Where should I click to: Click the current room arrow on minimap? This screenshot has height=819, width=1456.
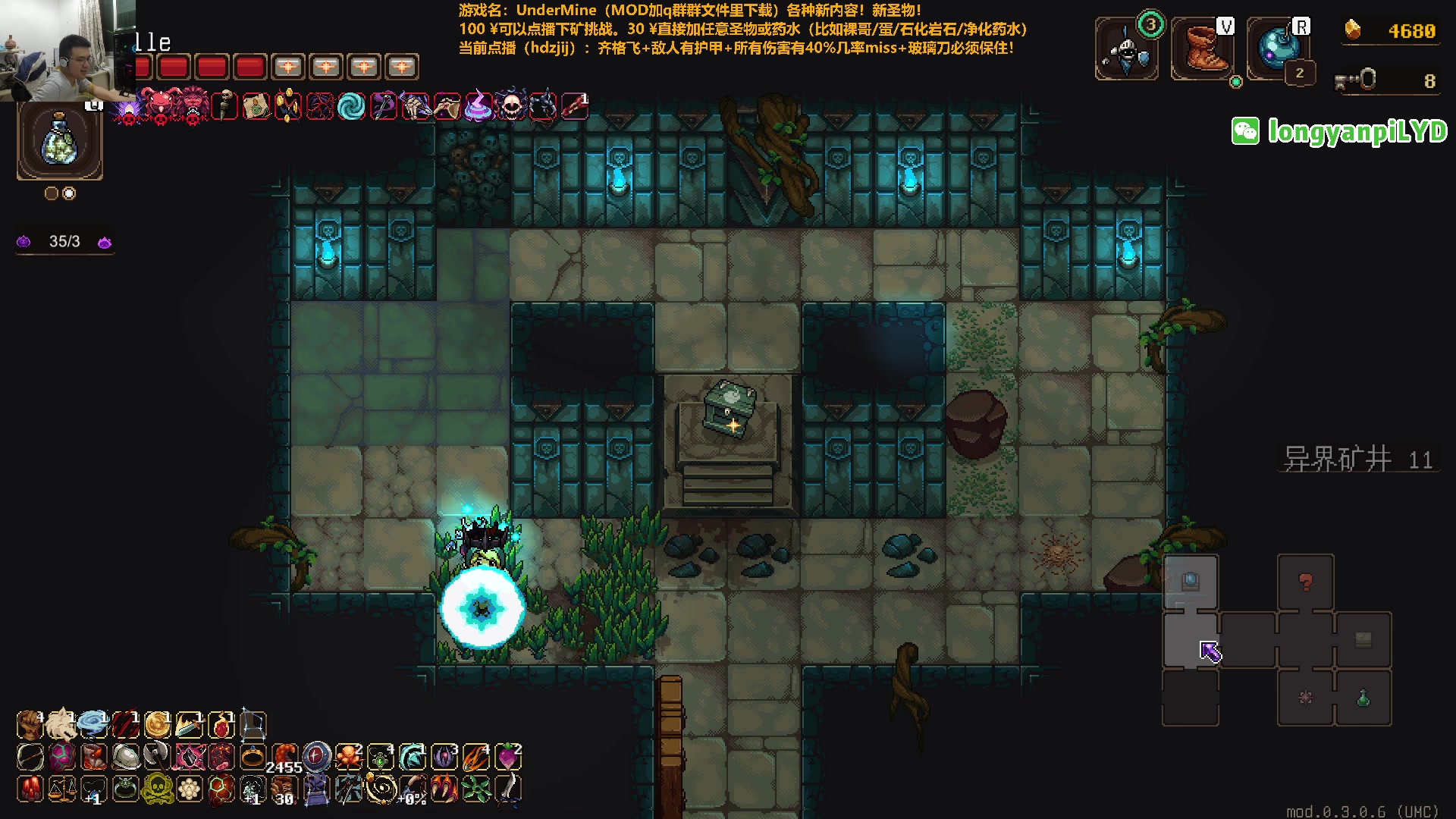tap(1210, 651)
